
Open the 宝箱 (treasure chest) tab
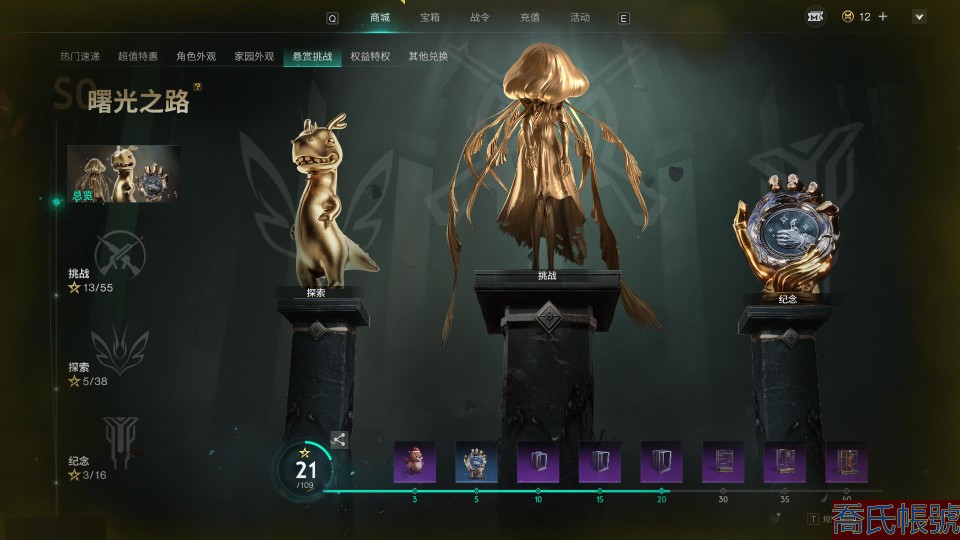point(430,17)
